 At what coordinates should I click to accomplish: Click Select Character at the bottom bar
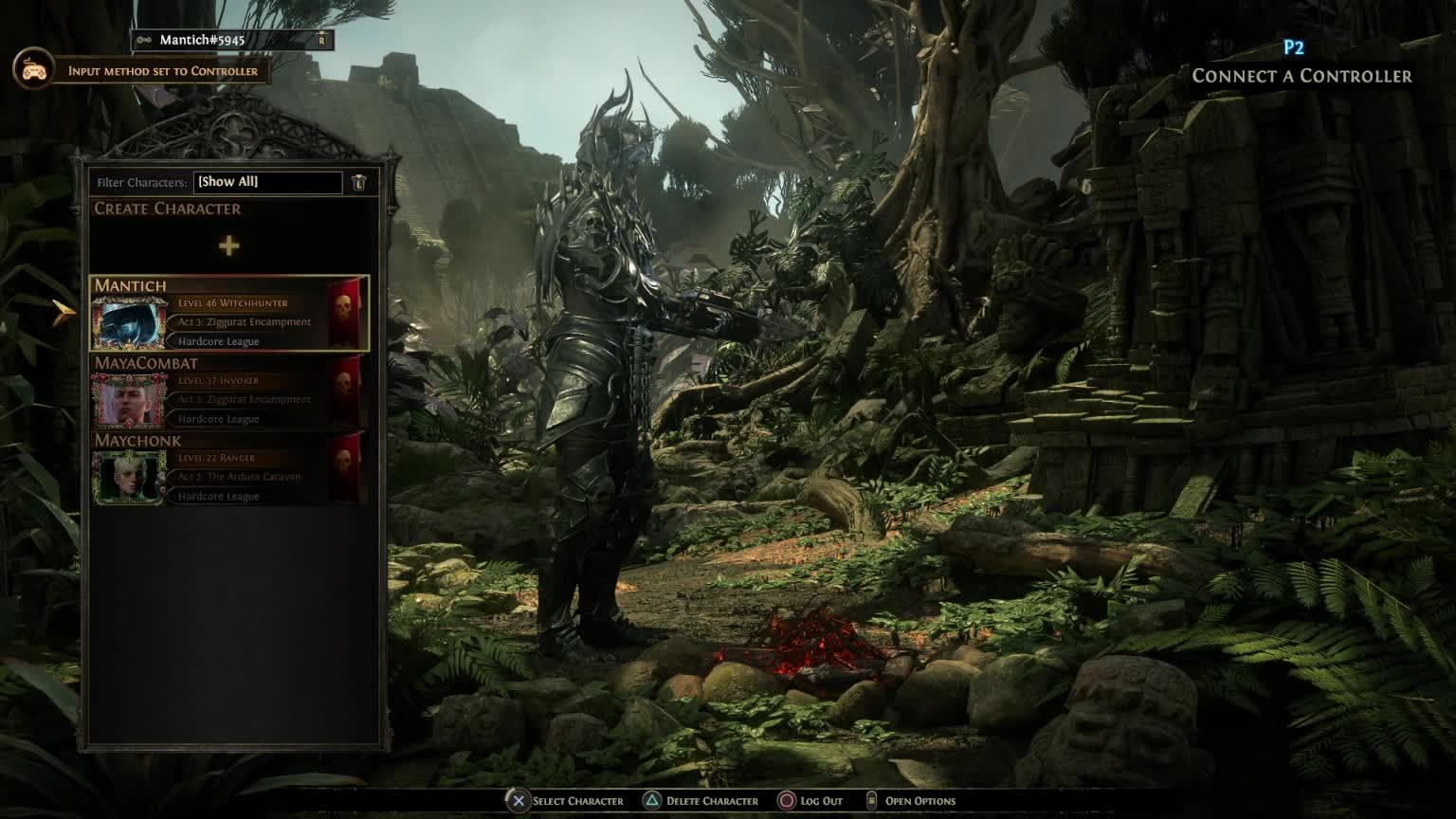(x=566, y=801)
